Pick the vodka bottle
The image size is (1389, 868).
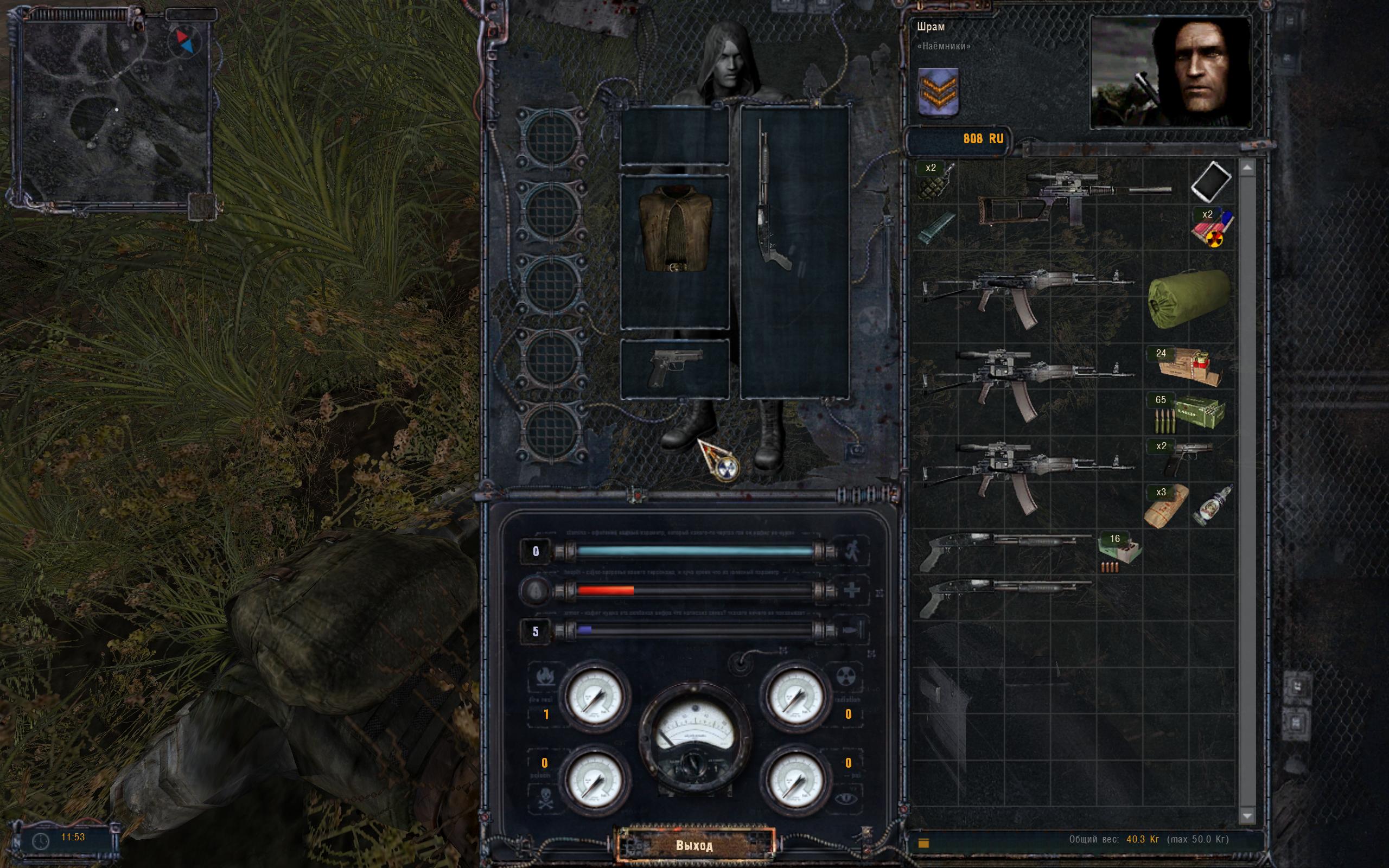coord(1211,505)
